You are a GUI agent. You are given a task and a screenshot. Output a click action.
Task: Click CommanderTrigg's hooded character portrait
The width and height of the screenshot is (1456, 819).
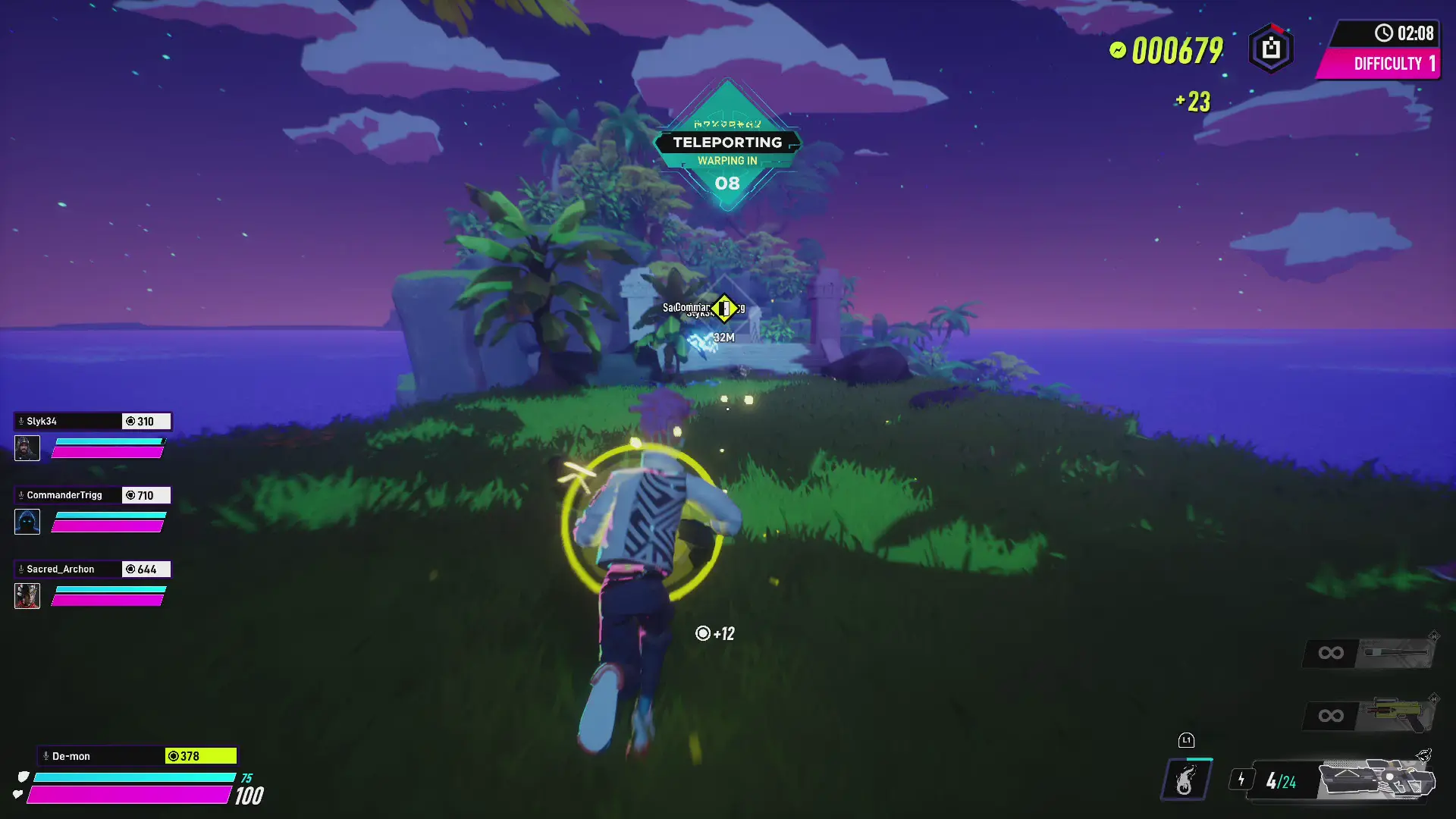27,522
